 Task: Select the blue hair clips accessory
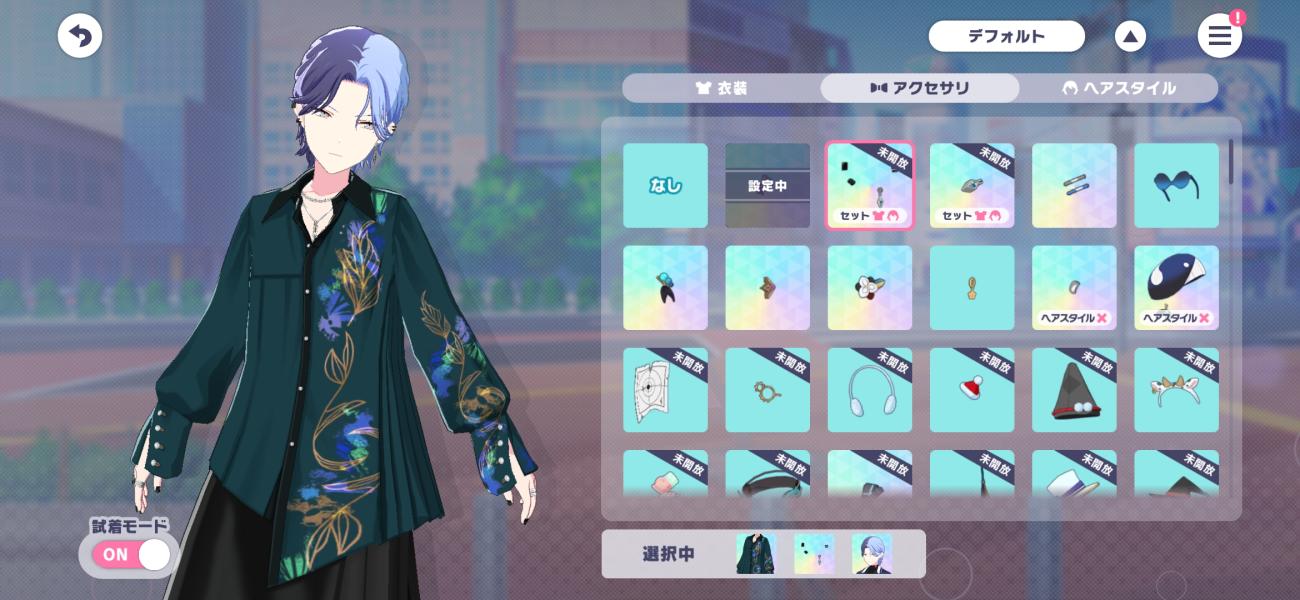[1074, 185]
